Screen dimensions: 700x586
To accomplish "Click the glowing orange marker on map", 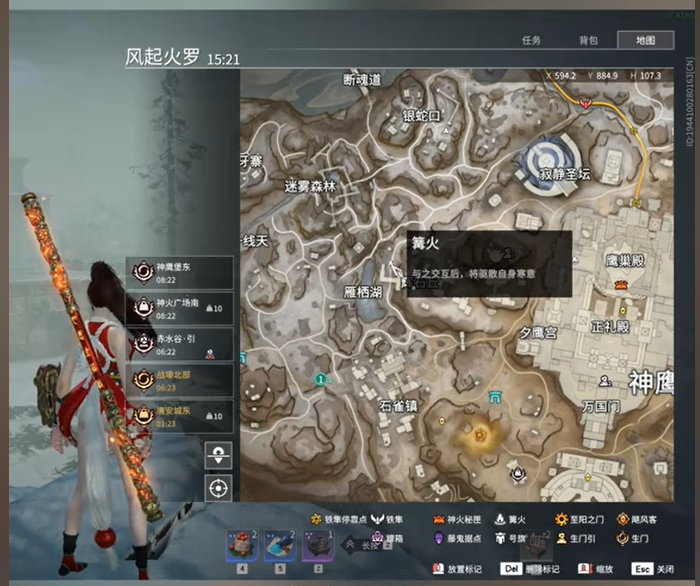I will tap(480, 434).
